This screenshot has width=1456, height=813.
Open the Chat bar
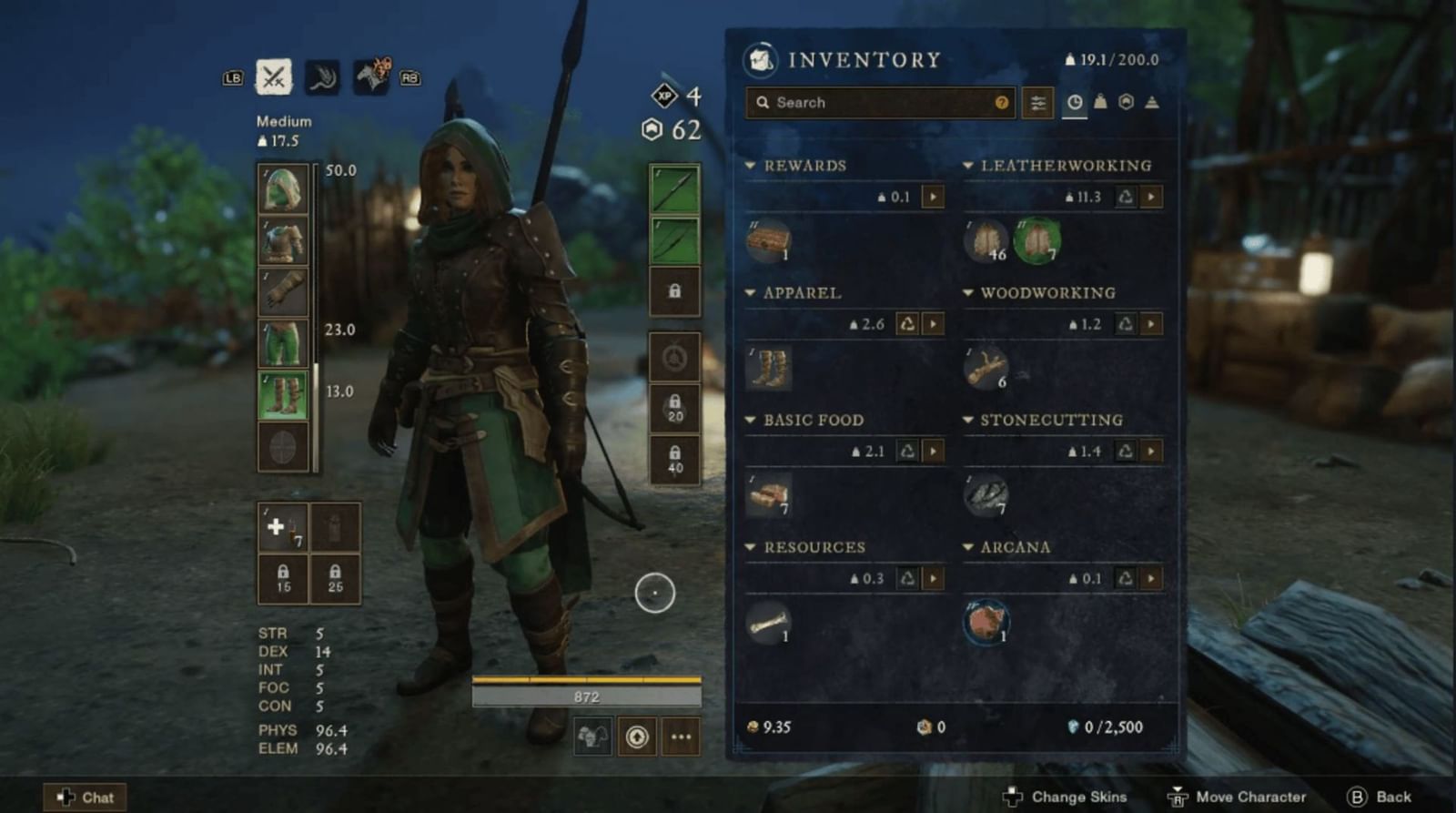point(86,797)
